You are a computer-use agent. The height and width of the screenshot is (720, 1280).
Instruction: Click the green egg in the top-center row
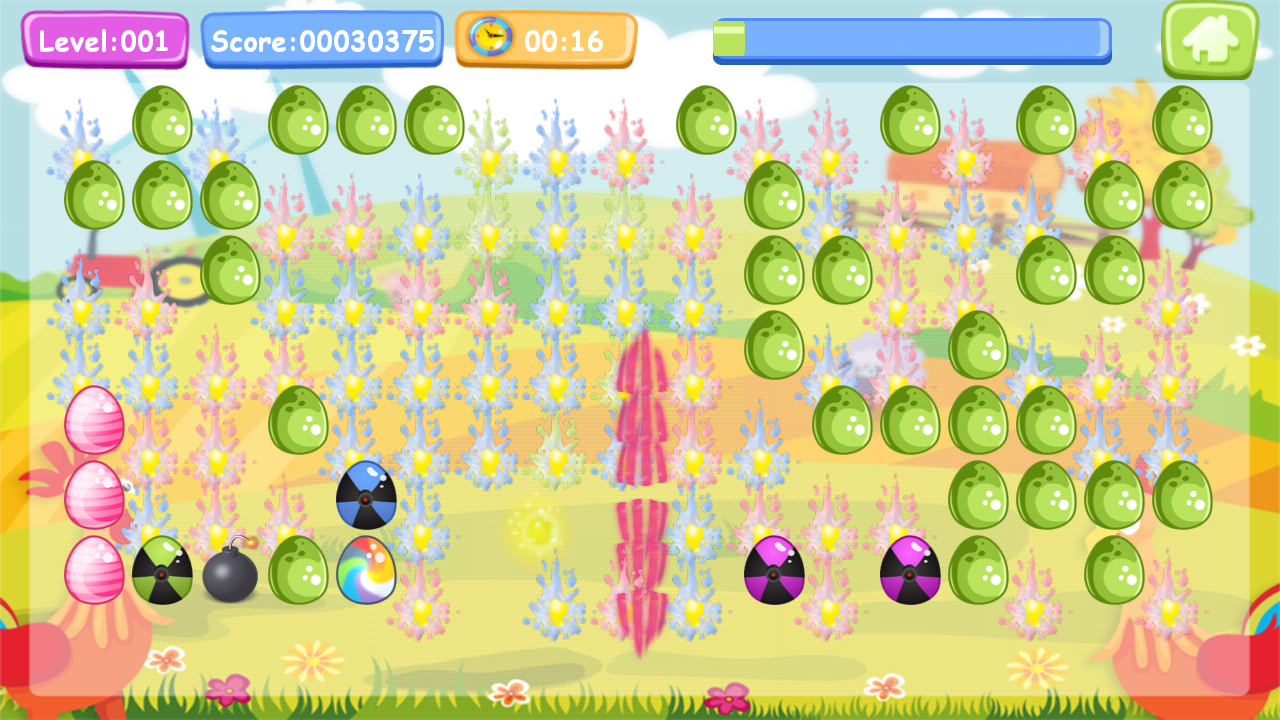click(x=709, y=120)
